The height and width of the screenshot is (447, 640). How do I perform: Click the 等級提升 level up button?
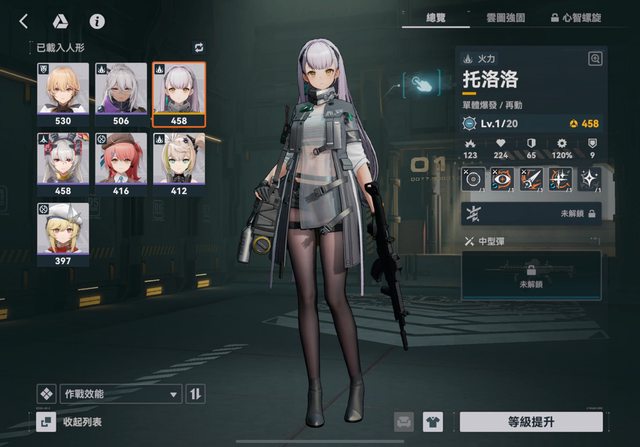[531, 422]
